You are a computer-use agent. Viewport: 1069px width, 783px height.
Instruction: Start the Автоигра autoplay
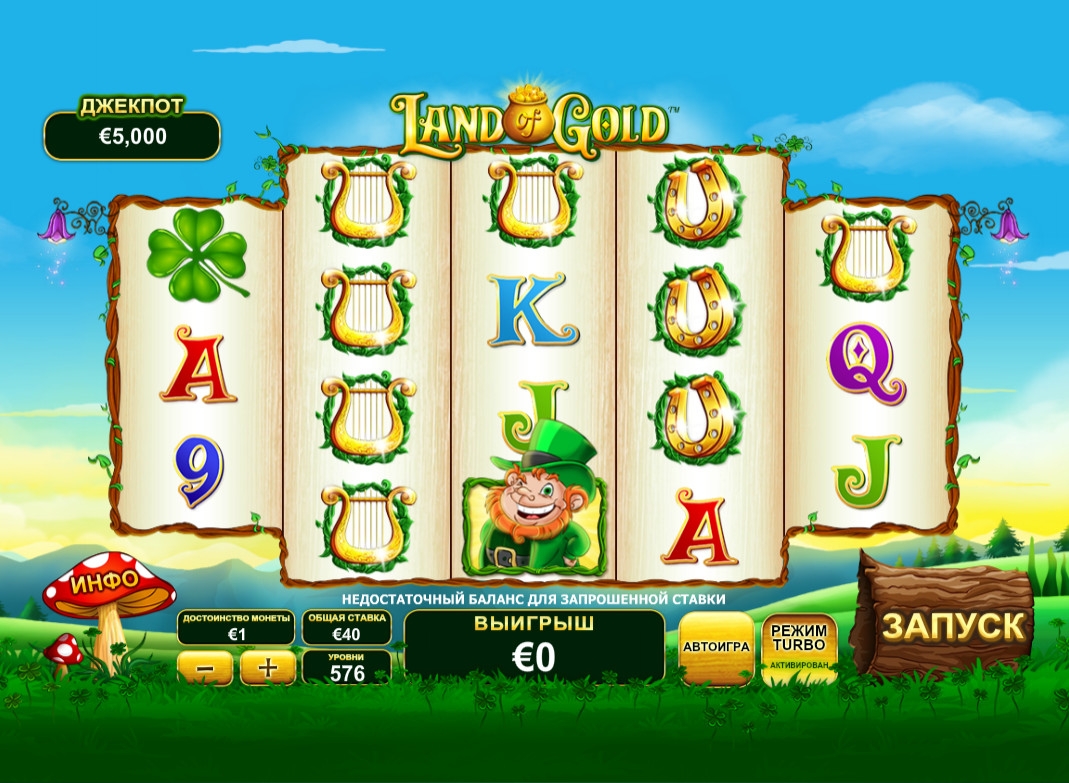(716, 646)
